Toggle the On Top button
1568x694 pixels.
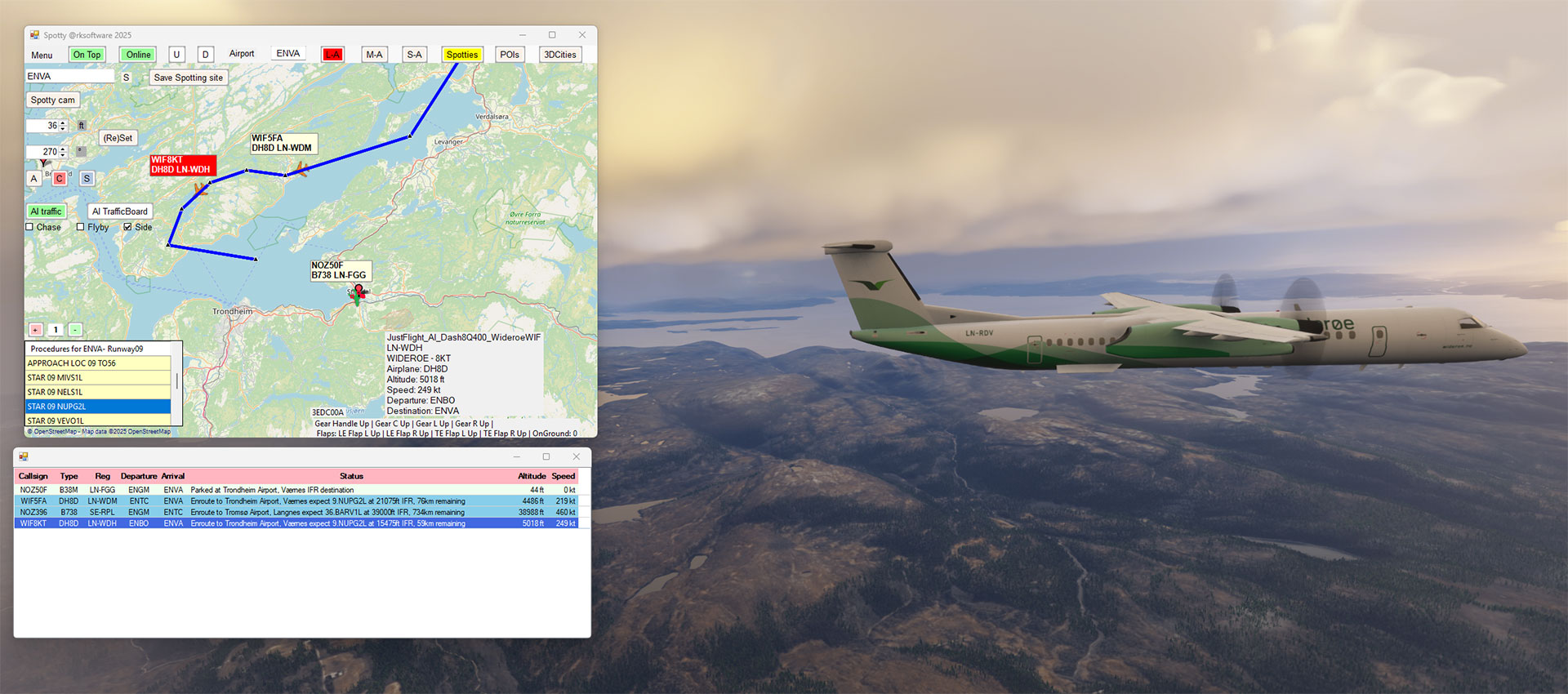[x=87, y=55]
